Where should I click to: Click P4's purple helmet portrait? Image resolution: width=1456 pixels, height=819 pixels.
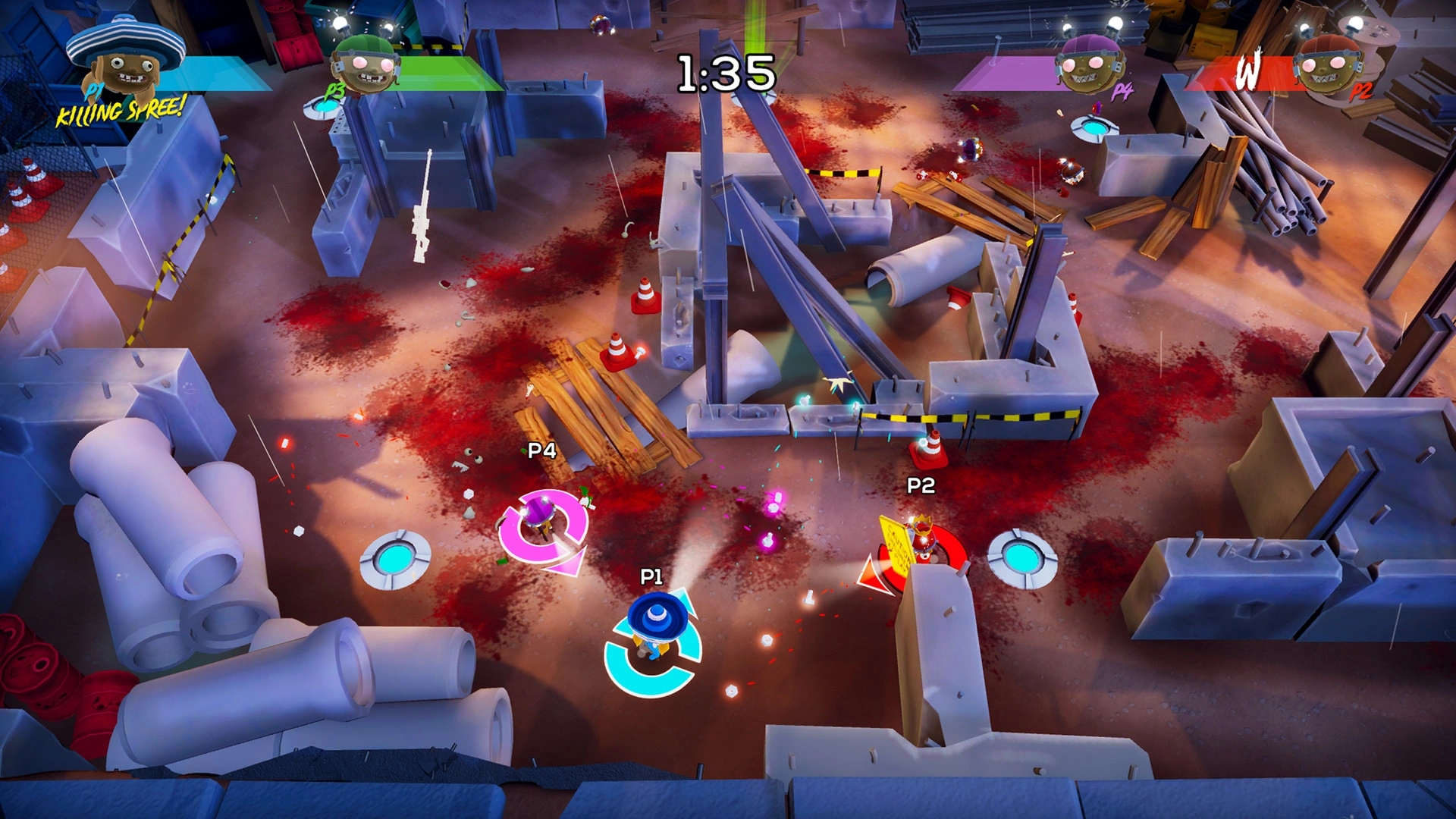pos(1090,64)
